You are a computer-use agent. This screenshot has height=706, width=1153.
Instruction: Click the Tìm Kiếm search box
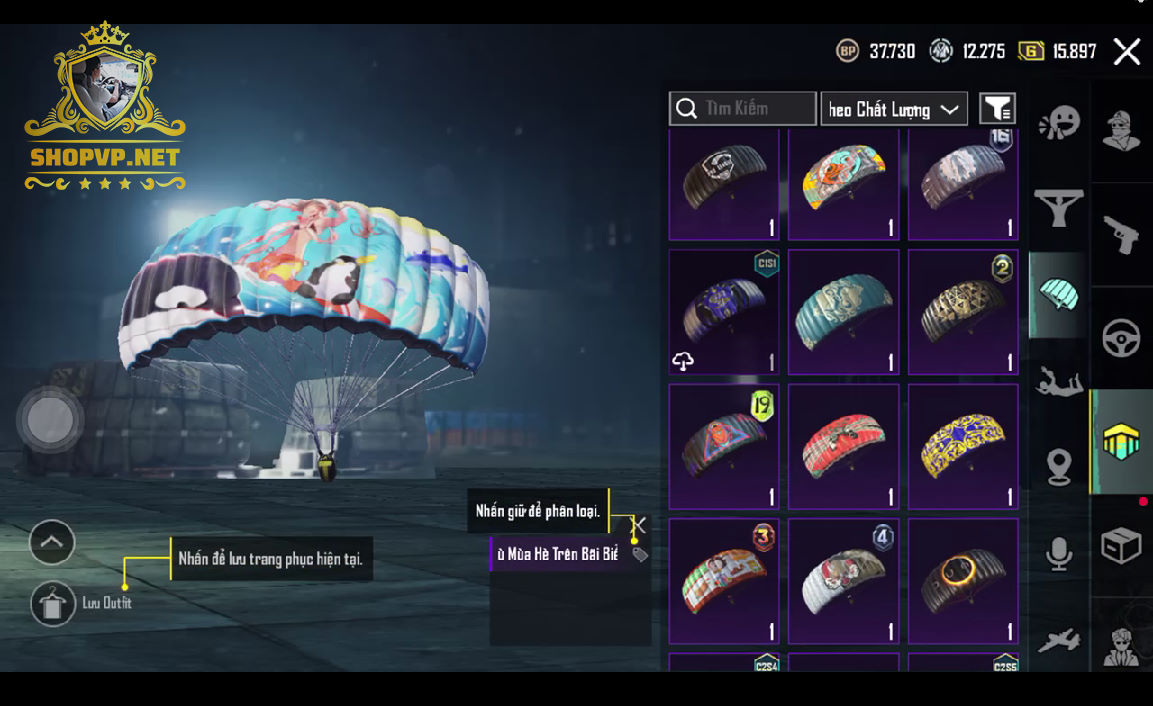(743, 108)
